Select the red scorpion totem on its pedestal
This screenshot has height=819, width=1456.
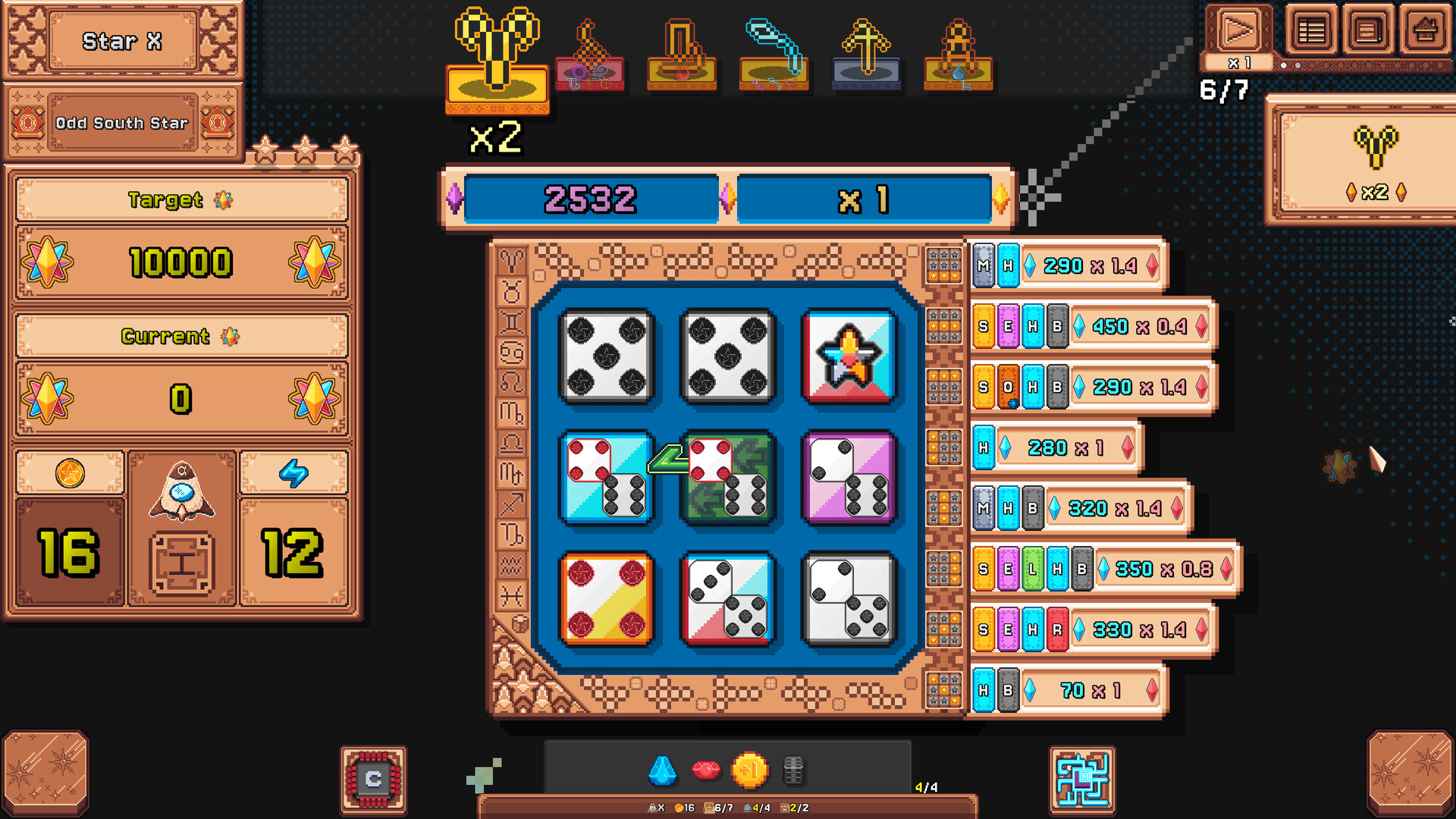(591, 68)
